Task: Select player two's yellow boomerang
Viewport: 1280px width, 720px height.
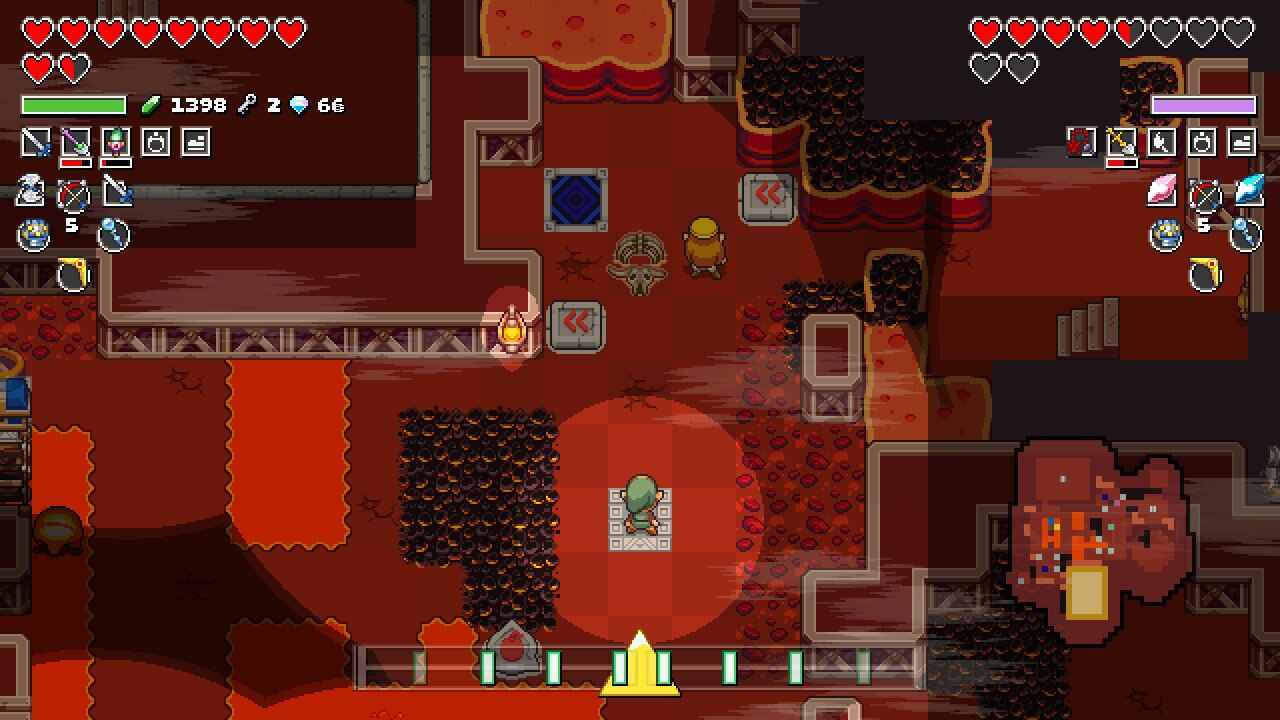Action: tap(1206, 275)
